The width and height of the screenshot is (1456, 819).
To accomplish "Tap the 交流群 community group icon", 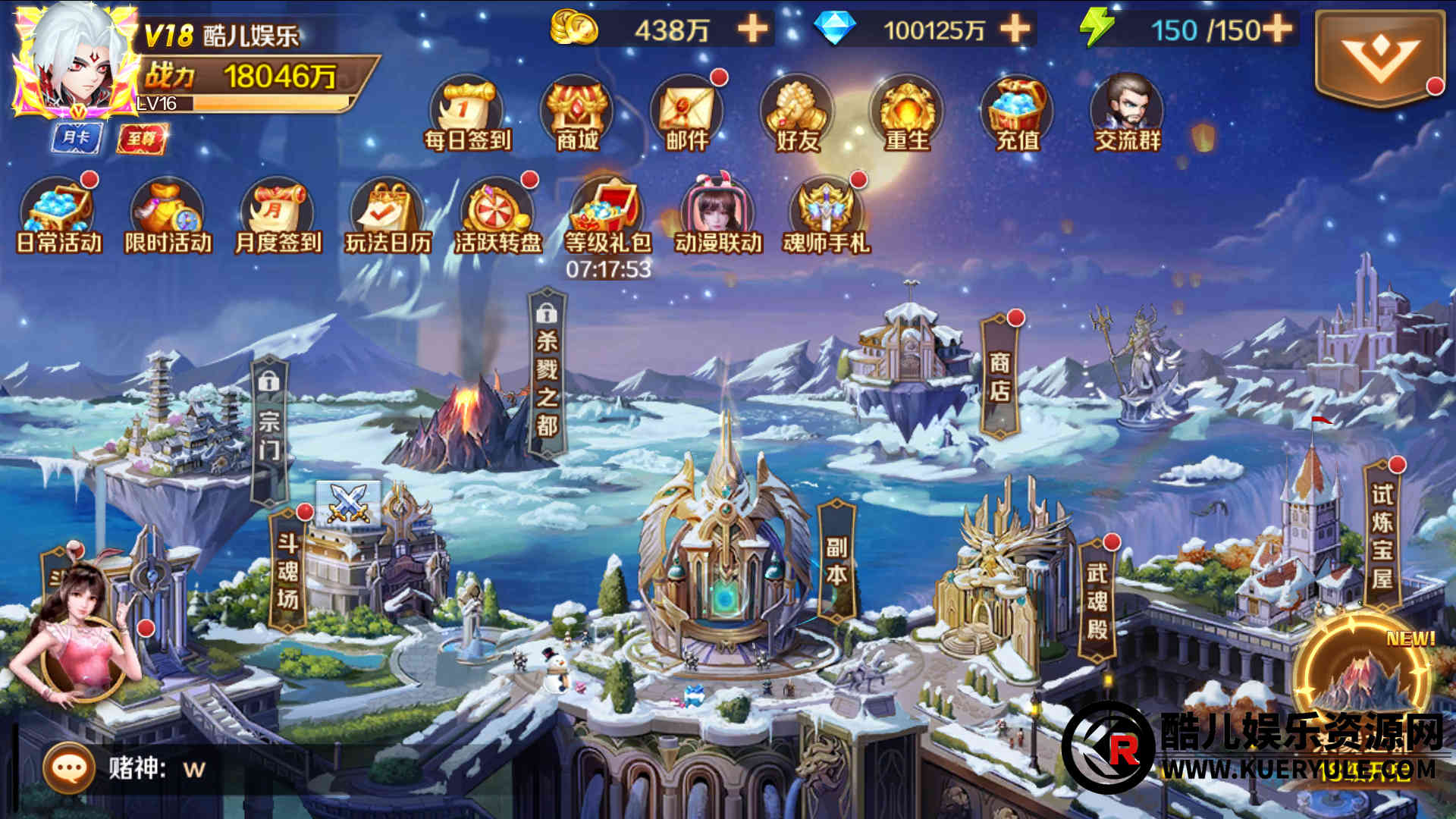I will 1127,114.
